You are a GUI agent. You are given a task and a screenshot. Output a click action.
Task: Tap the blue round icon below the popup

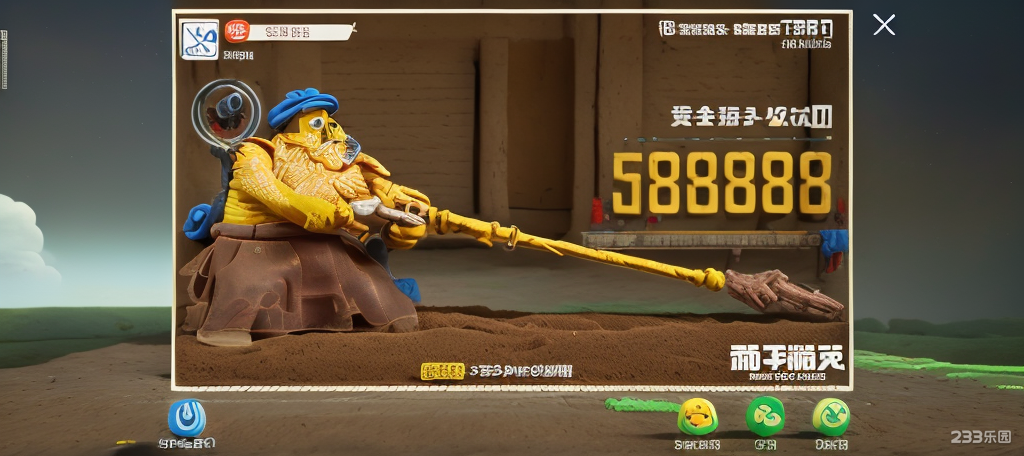(187, 418)
